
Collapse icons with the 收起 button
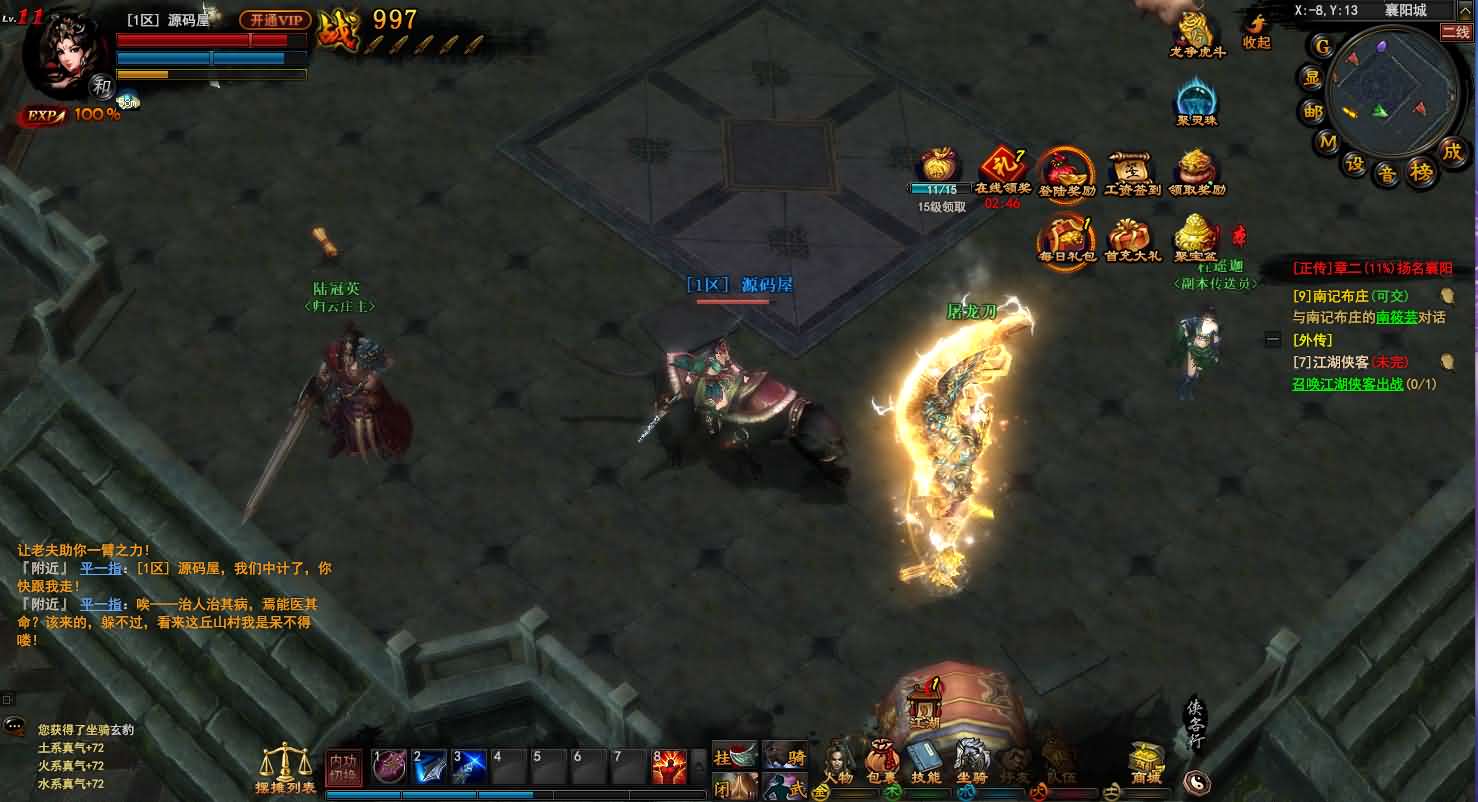click(1256, 30)
